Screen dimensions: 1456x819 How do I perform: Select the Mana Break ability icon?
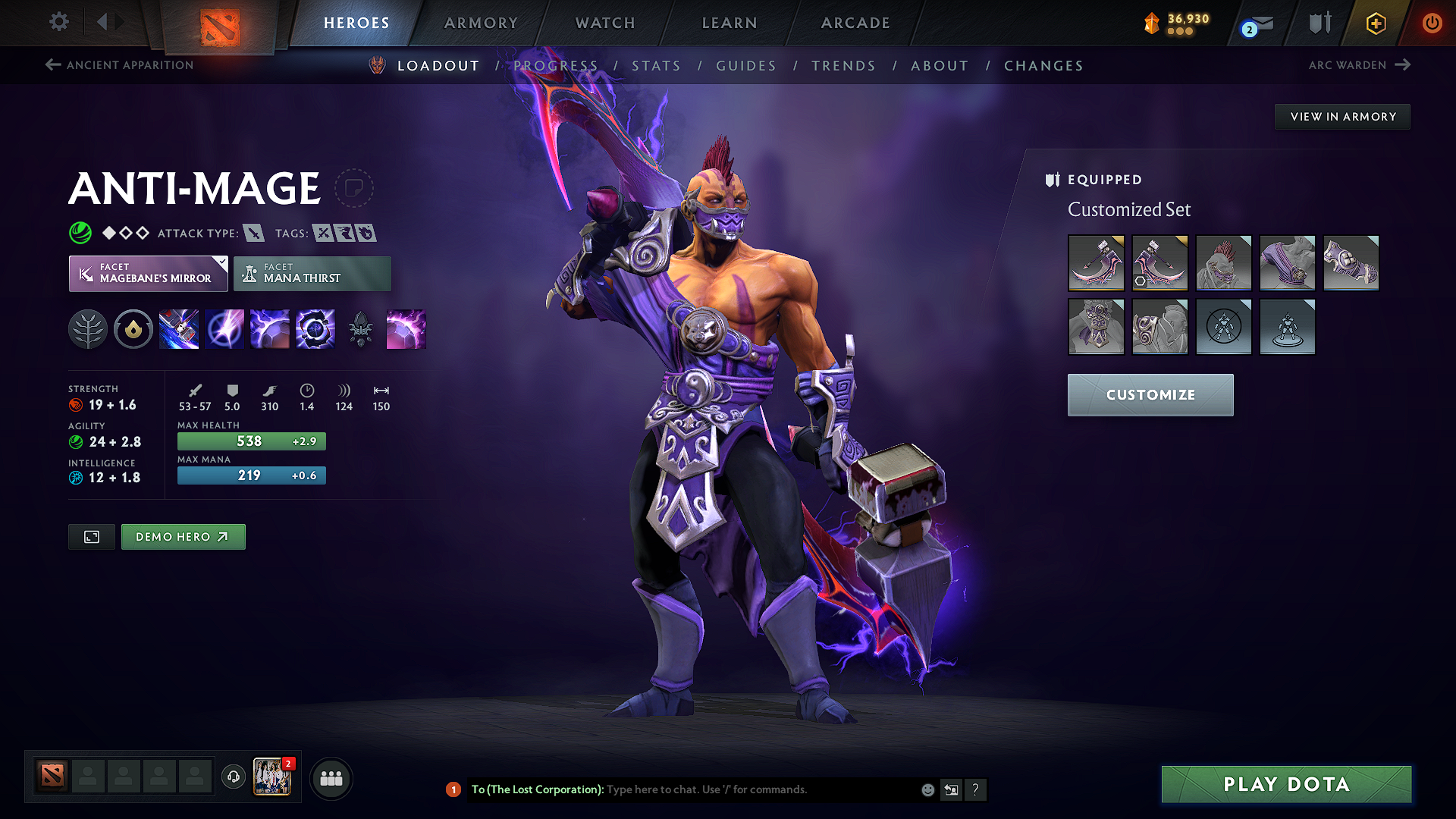(x=179, y=328)
